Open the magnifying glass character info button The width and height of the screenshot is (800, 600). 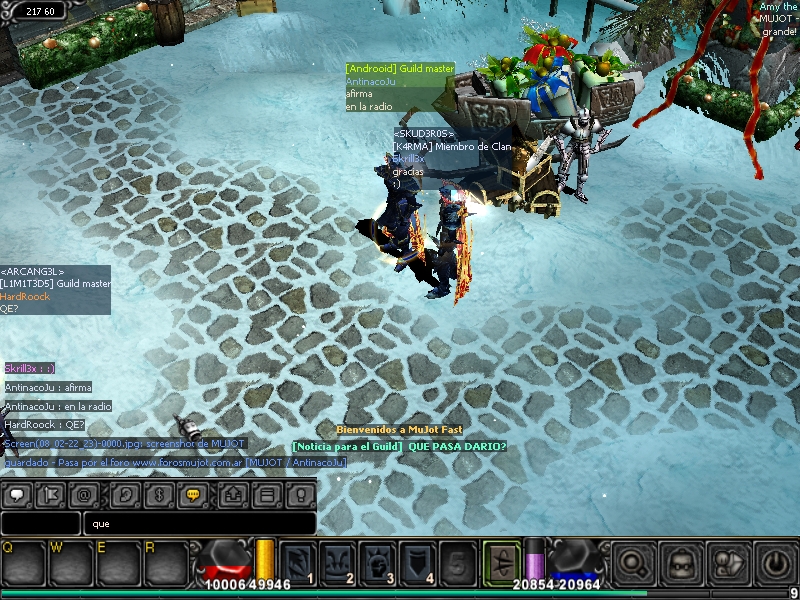635,563
